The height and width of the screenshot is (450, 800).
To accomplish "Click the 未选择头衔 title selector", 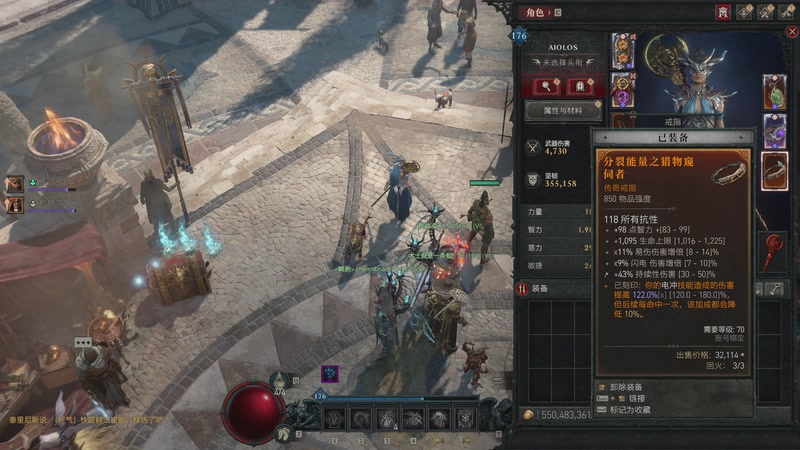I will coord(564,60).
